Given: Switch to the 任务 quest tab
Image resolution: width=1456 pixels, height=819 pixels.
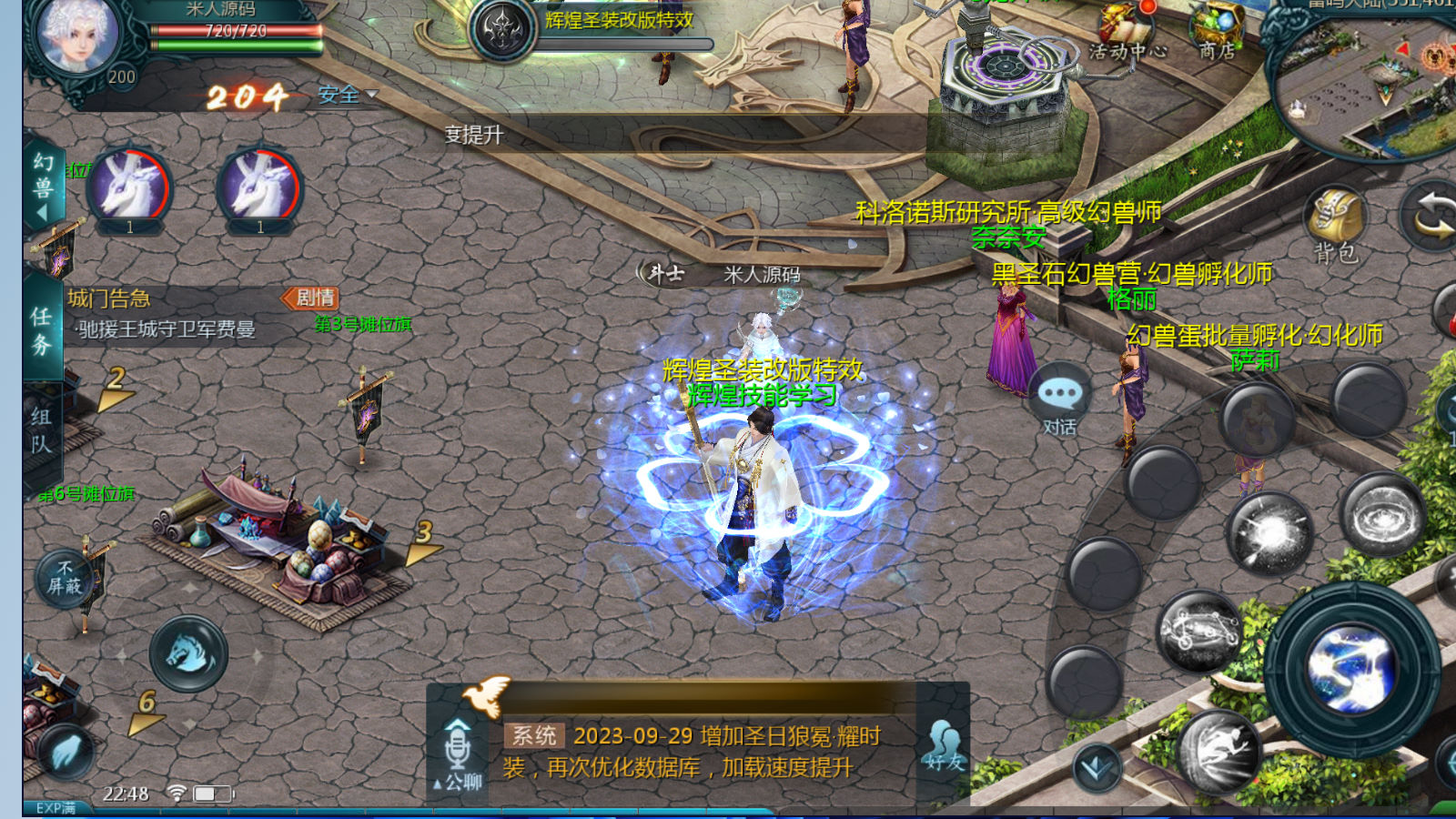Looking at the screenshot, I should pyautogui.click(x=41, y=330).
